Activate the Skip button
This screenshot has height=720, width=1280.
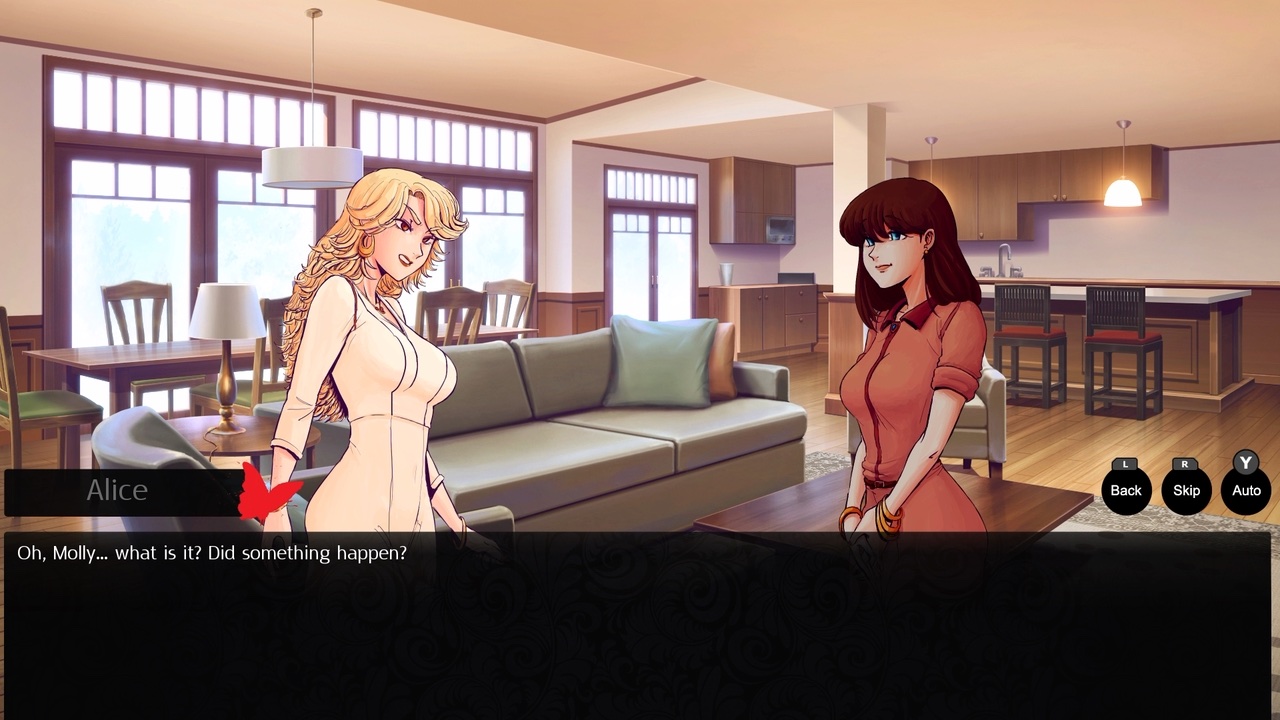1186,491
